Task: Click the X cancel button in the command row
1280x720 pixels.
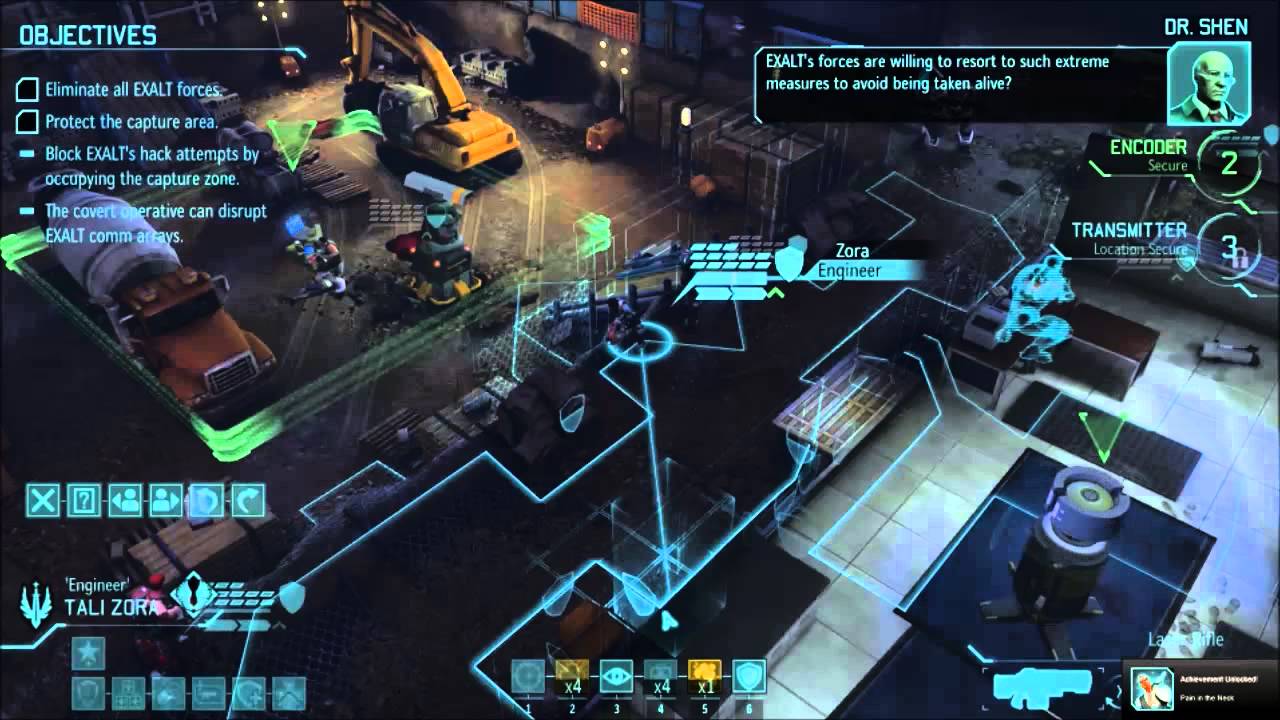Action: [42, 499]
